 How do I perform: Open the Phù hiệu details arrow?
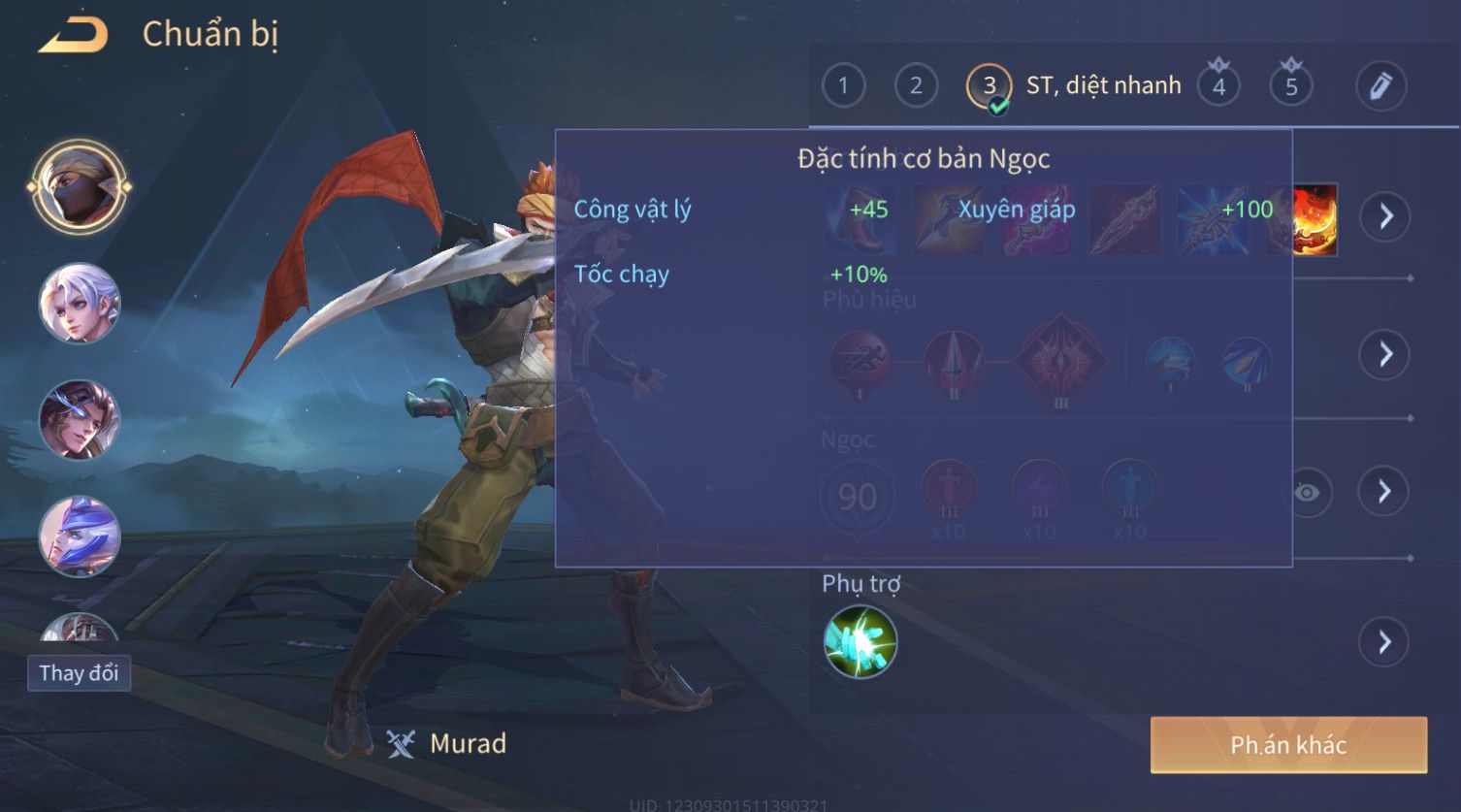point(1385,354)
